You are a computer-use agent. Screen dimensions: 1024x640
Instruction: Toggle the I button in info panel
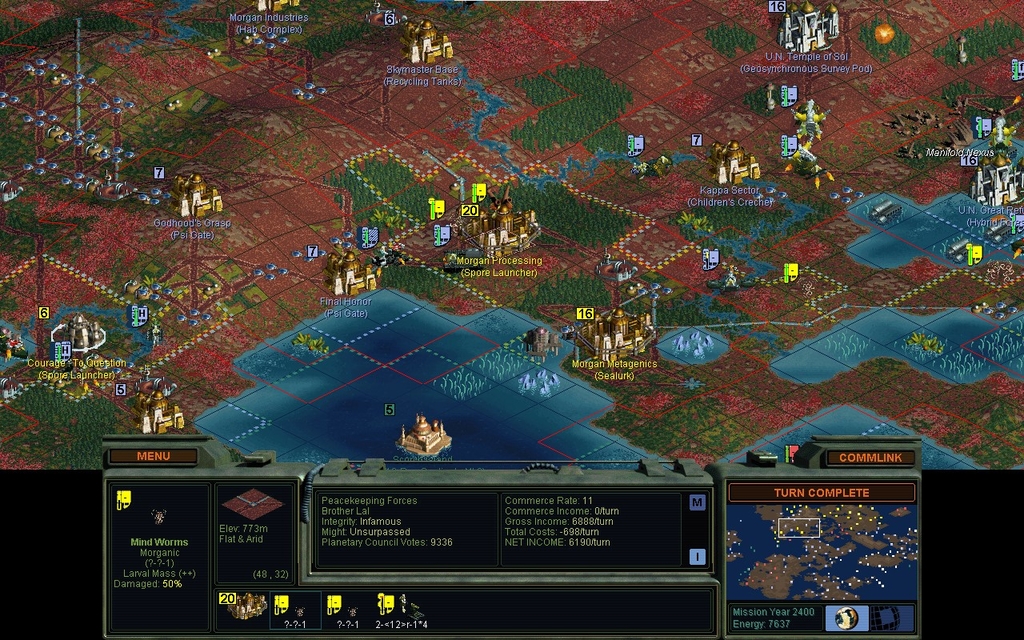697,556
